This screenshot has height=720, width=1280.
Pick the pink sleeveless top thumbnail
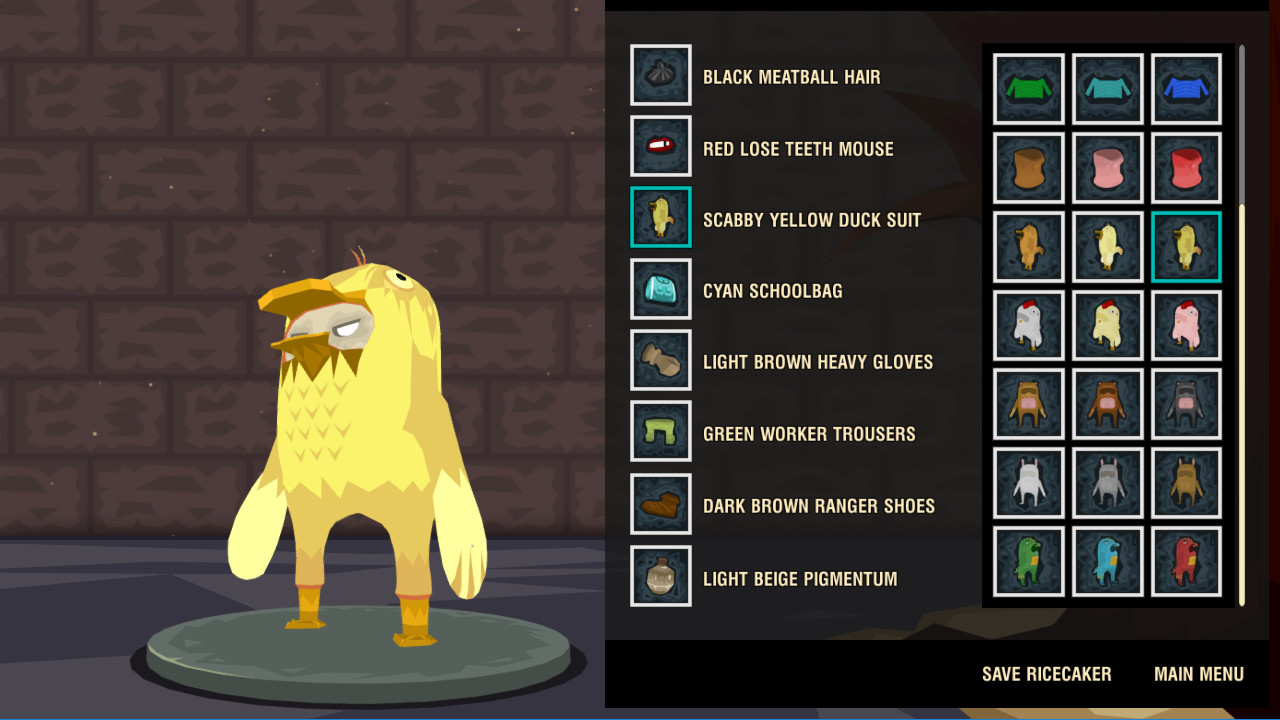click(1107, 168)
